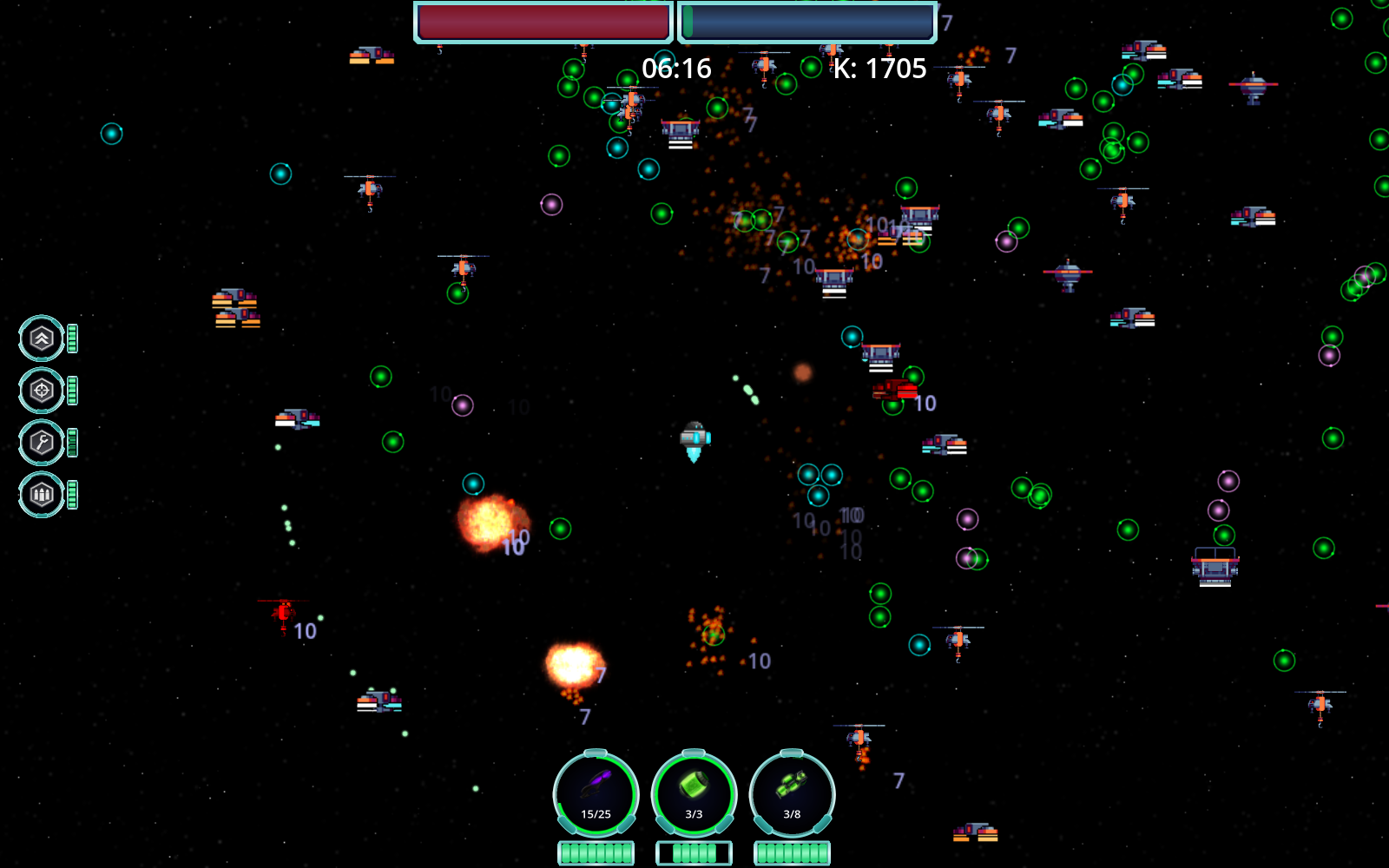The width and height of the screenshot is (1389, 868).
Task: Click the blue shield bar at top right
Action: 807,23
